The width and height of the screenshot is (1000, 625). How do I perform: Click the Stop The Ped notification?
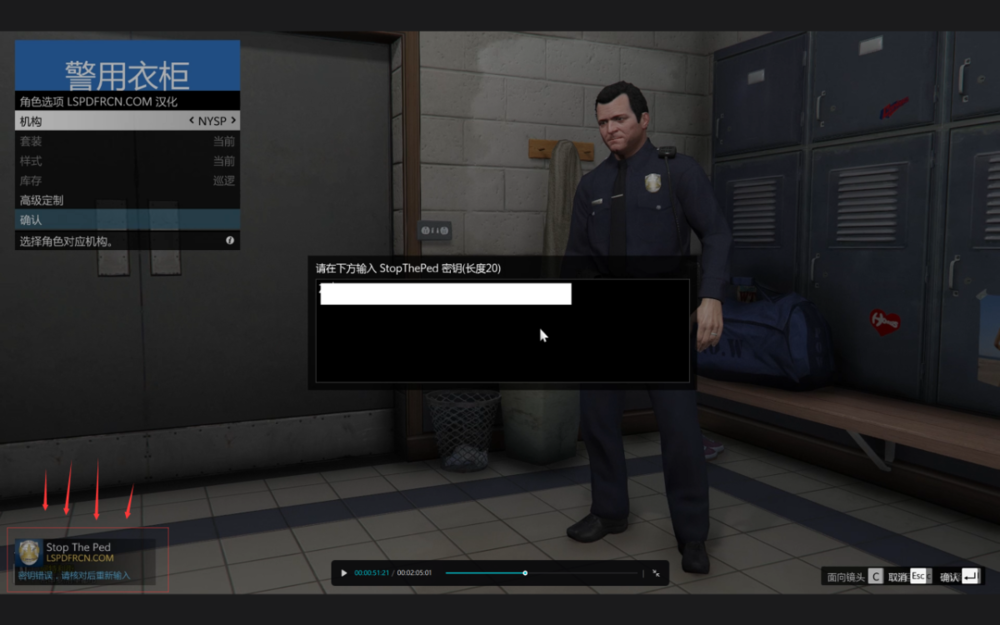pos(88,560)
